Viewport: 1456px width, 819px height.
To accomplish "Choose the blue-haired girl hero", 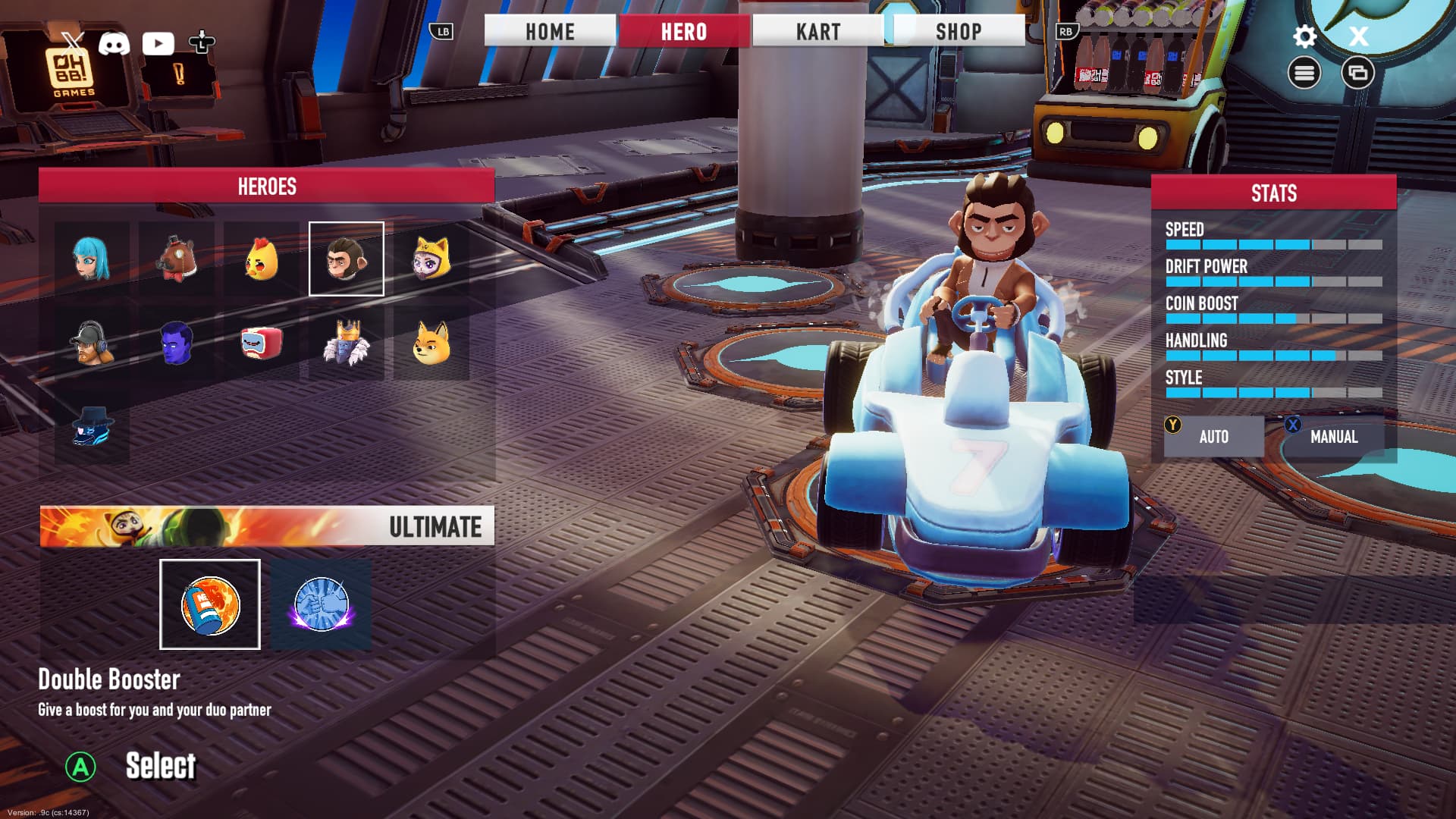I will coord(92,259).
